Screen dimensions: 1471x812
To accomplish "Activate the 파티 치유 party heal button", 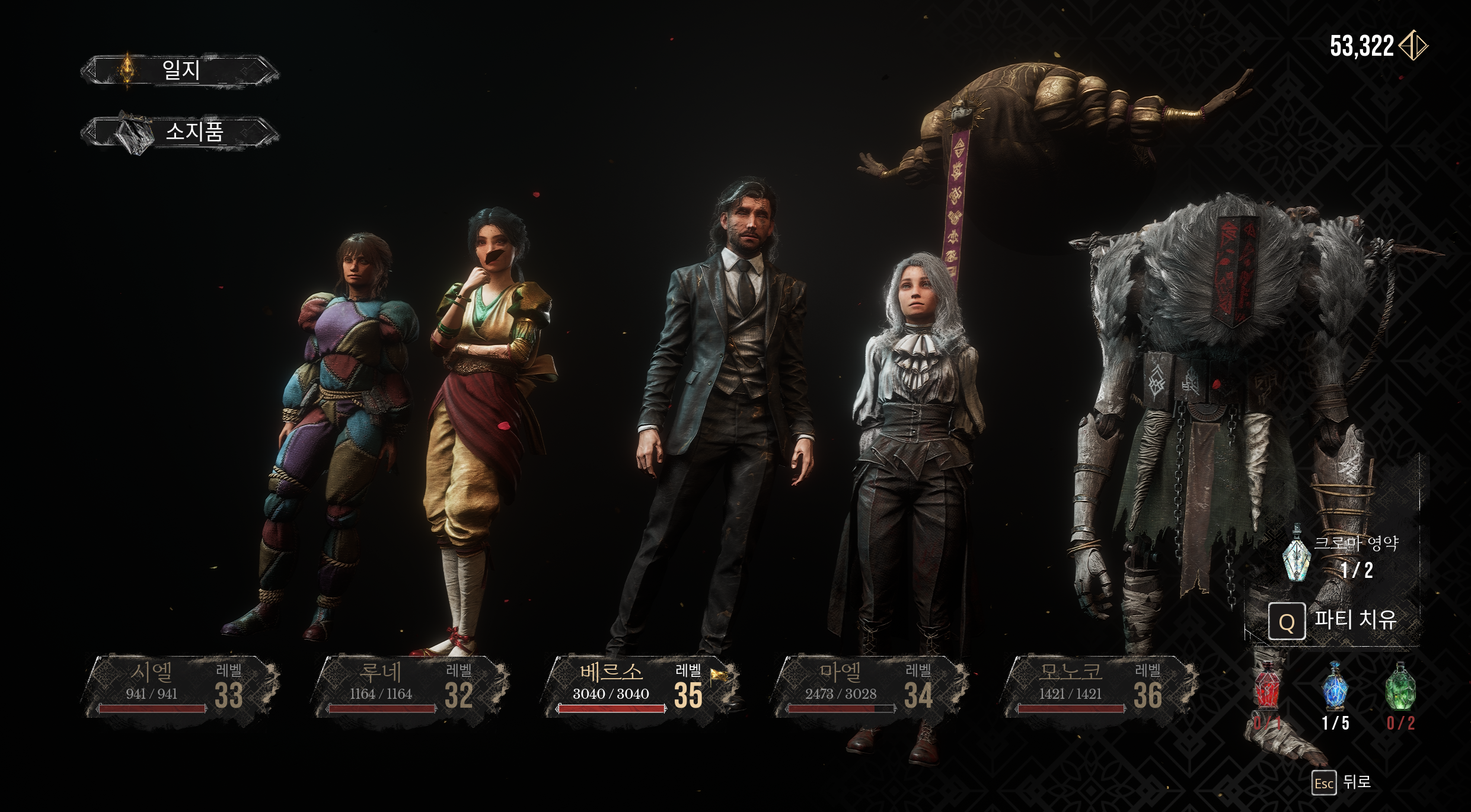I will [x=1334, y=621].
